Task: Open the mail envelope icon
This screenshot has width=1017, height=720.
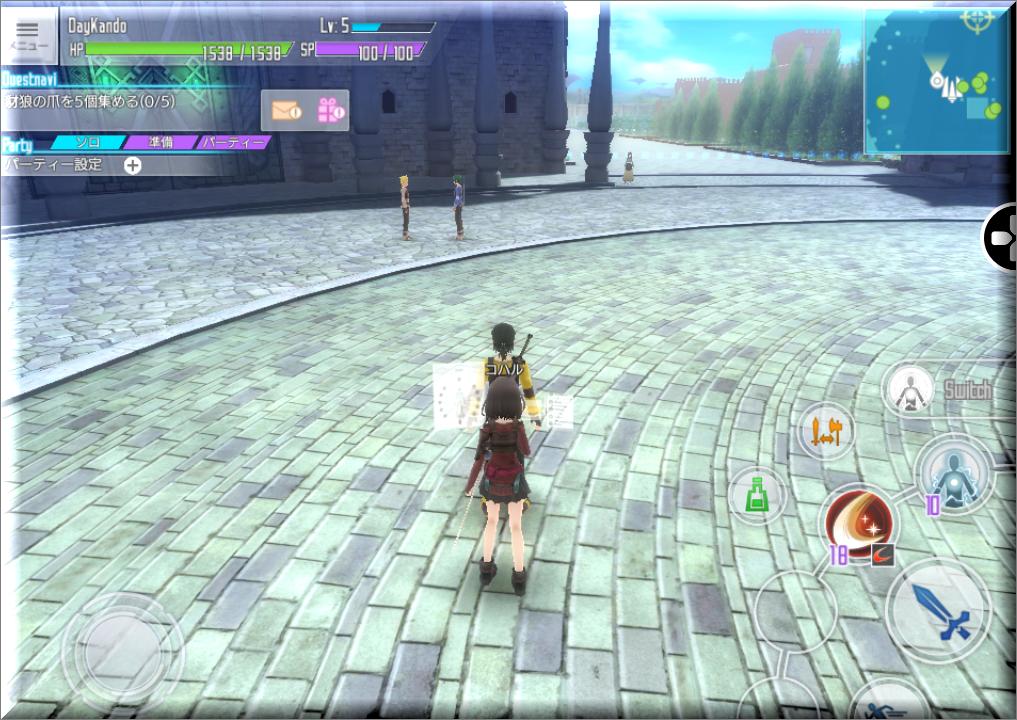Action: tap(285, 110)
